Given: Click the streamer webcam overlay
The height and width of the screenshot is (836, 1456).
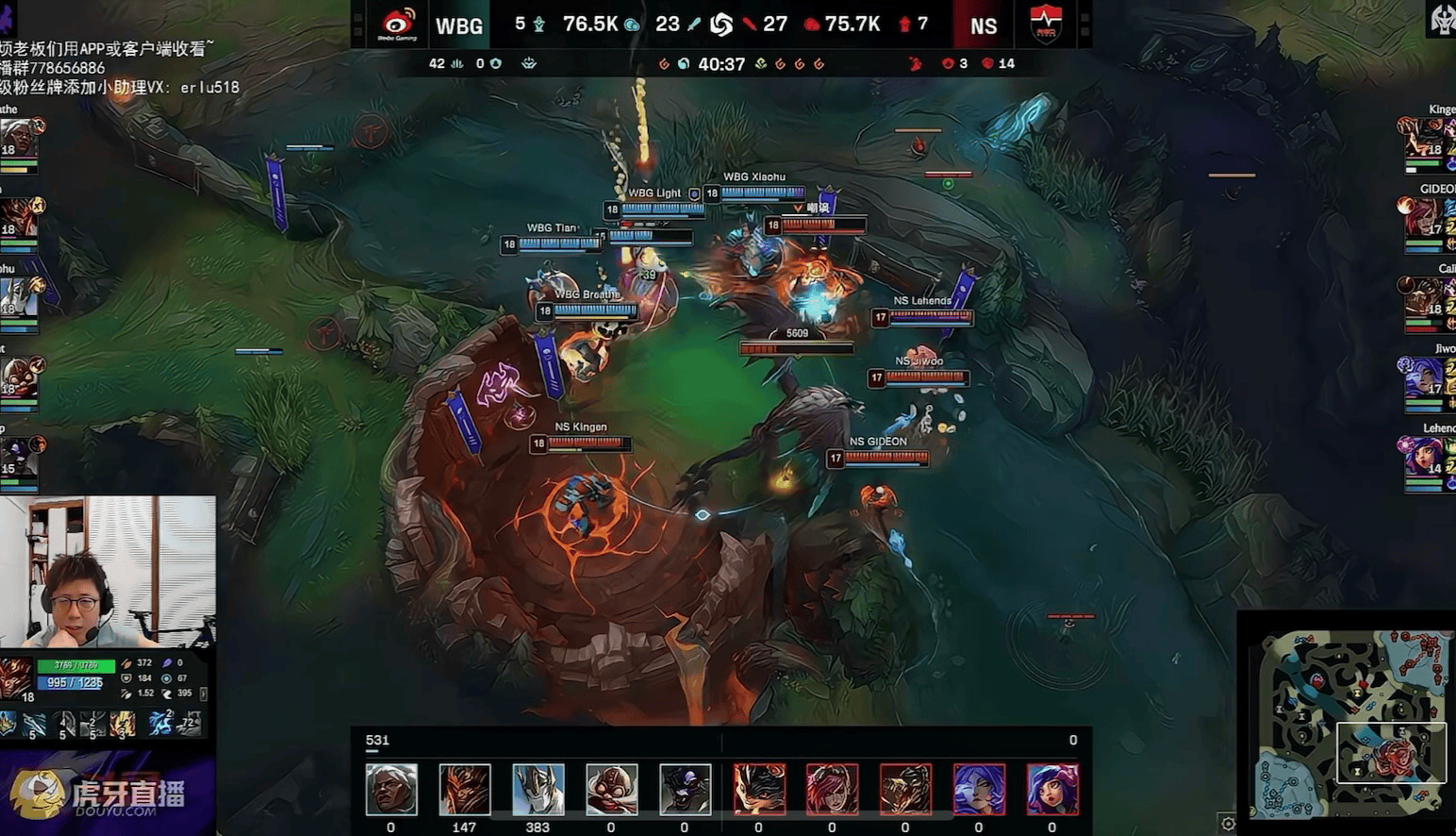Looking at the screenshot, I should 108,571.
